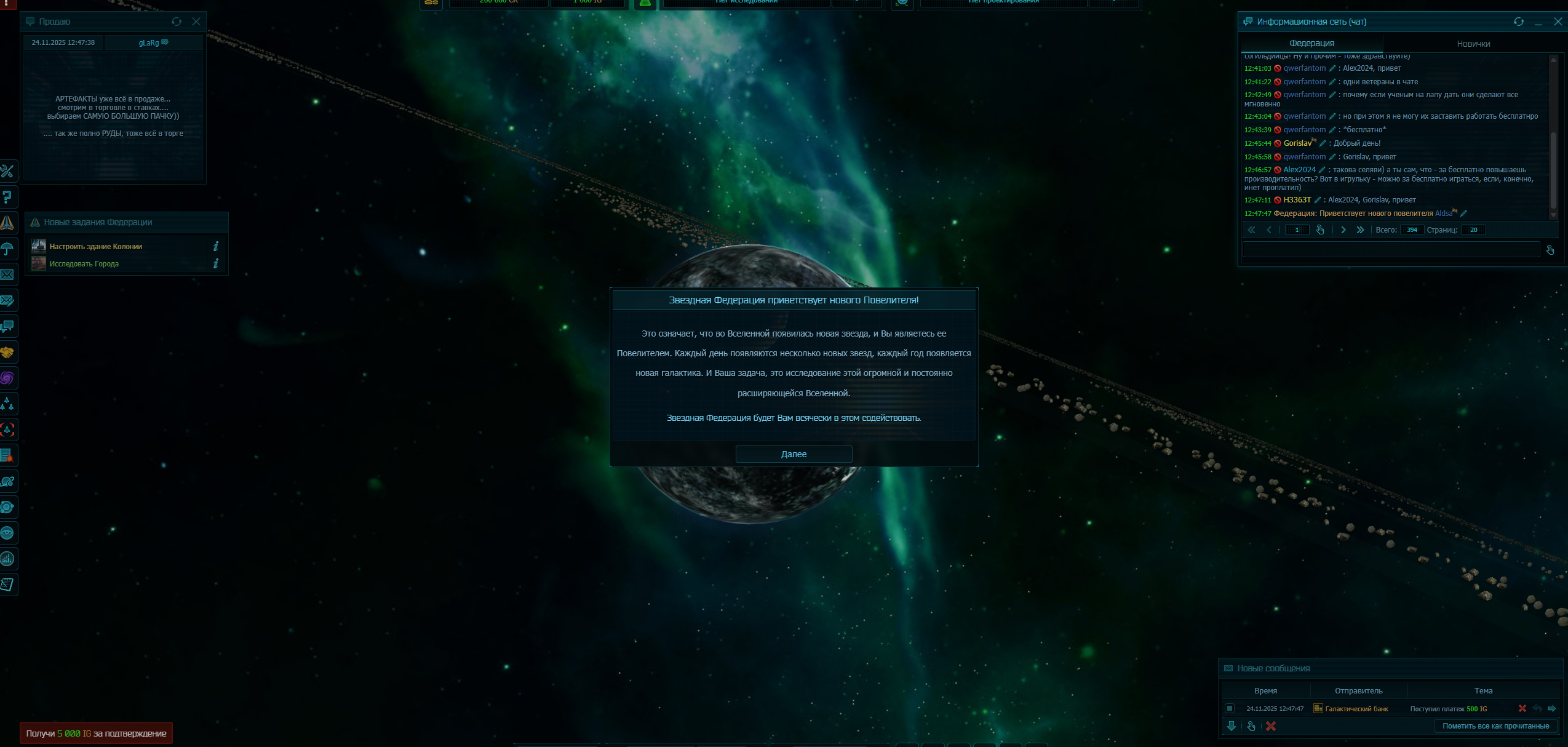Select the Федерация chat tab
This screenshot has width=1568, height=747.
pos(1311,43)
